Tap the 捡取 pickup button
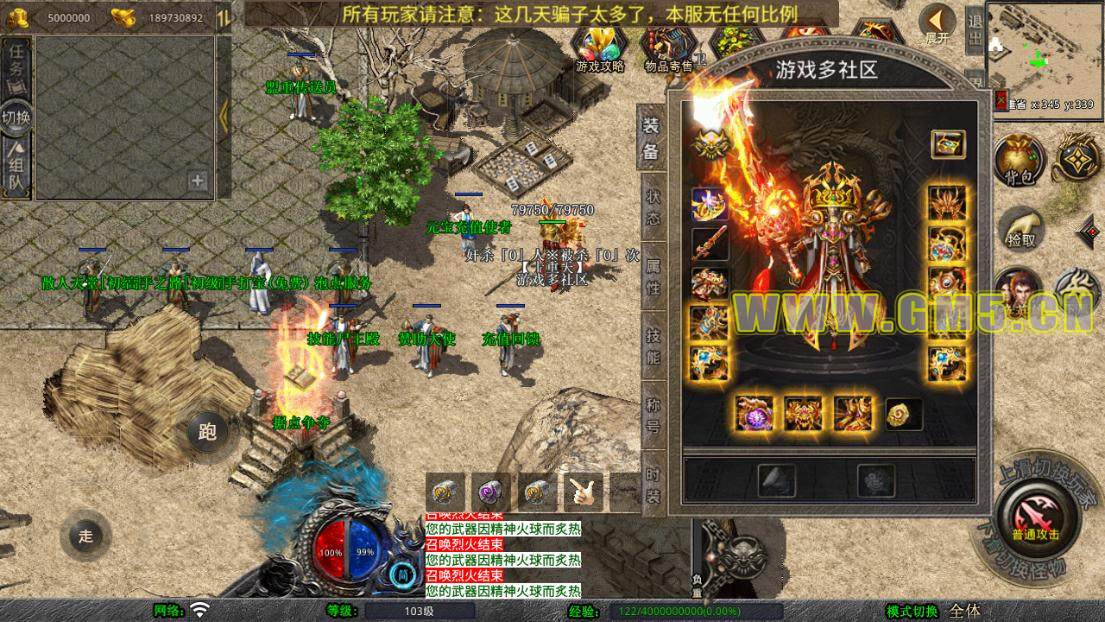 coord(1020,230)
